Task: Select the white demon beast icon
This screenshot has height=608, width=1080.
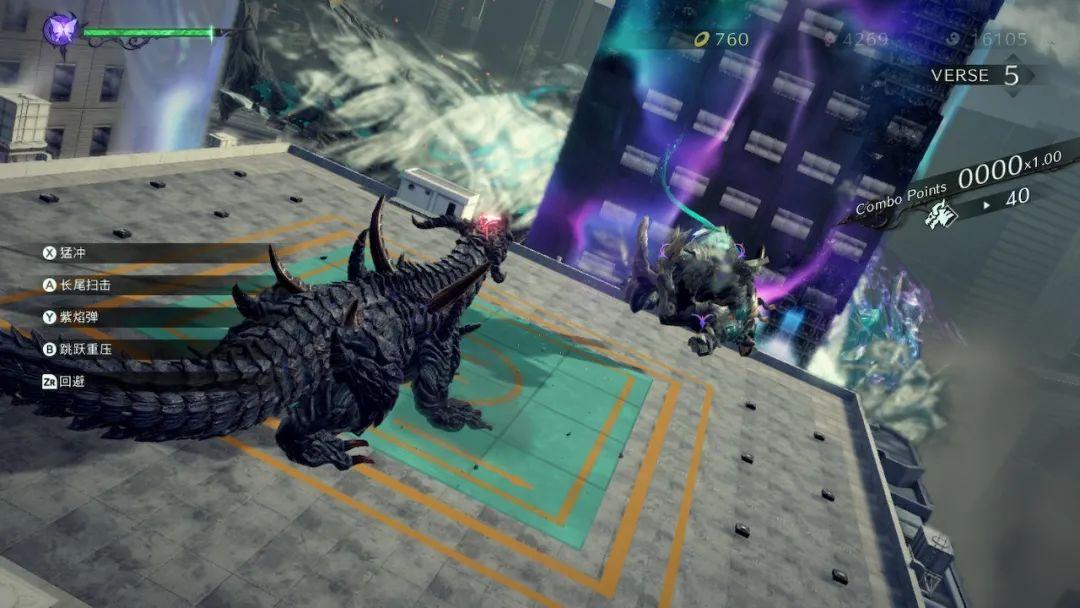Action: click(x=941, y=212)
